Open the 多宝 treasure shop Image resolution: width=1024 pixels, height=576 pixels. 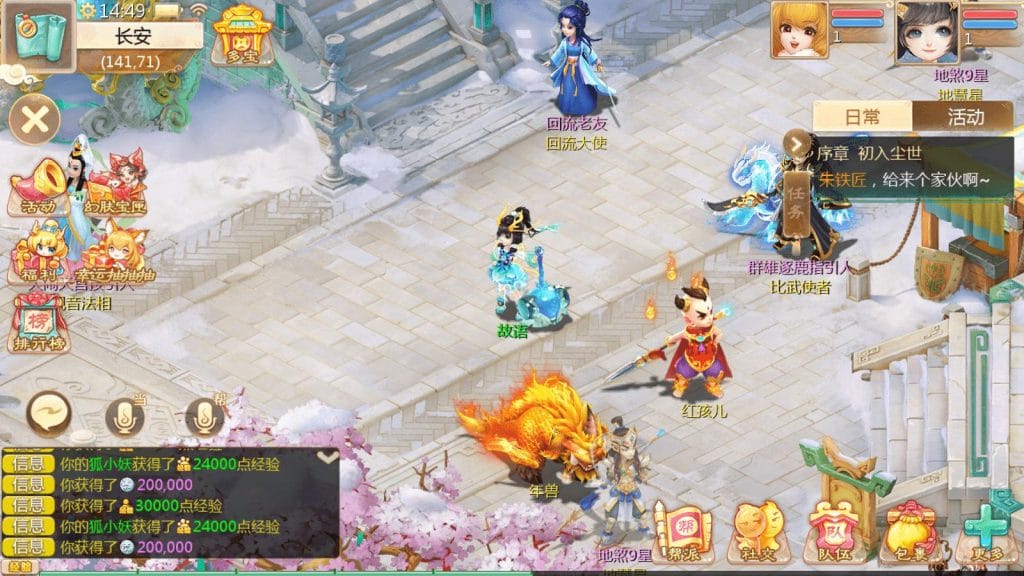click(x=236, y=35)
